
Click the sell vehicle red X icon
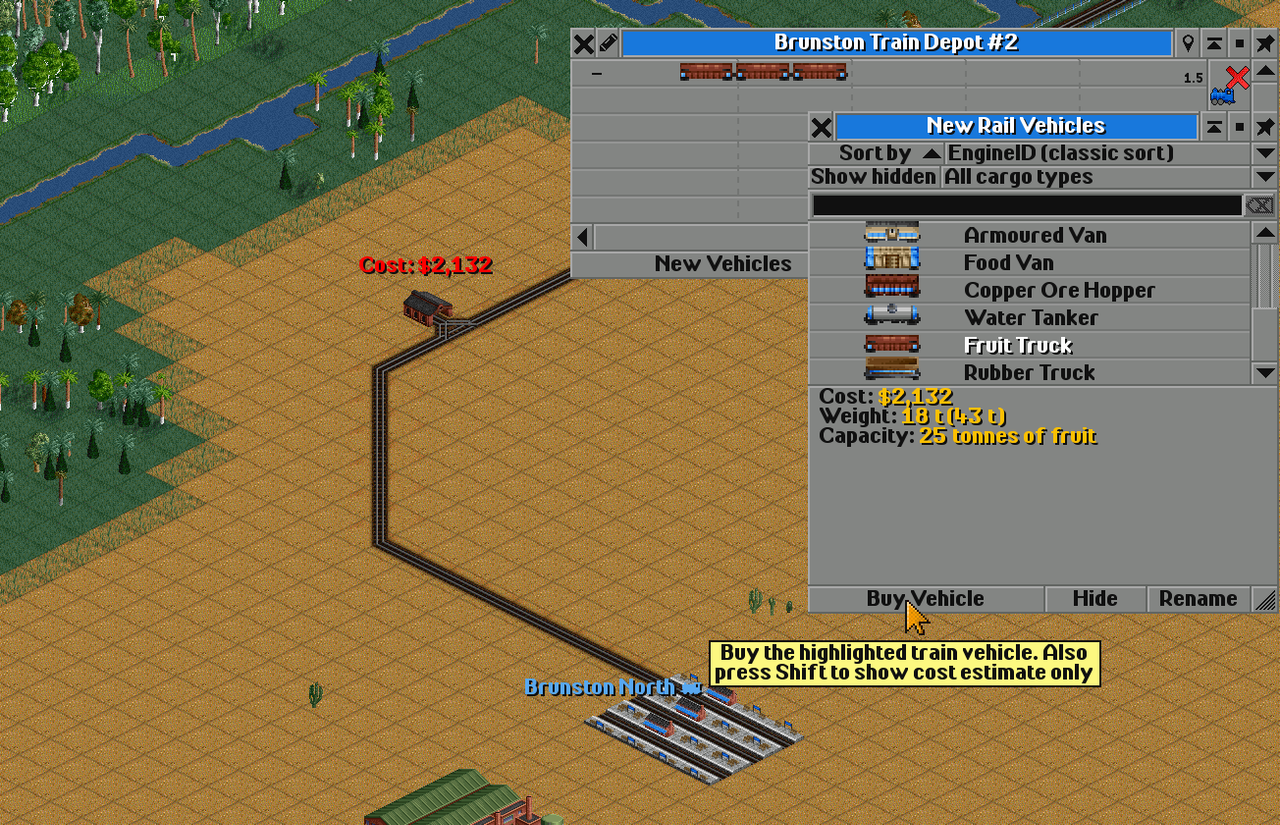coord(1237,78)
